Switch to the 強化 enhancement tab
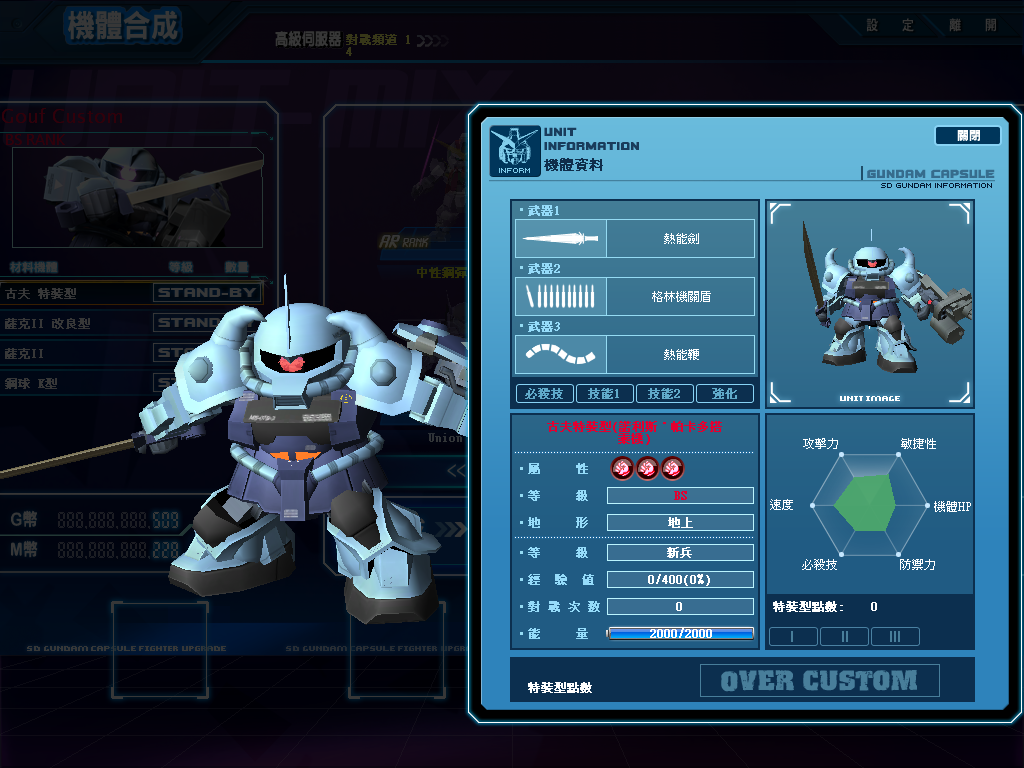Viewport: 1024px width, 768px height. [x=724, y=394]
